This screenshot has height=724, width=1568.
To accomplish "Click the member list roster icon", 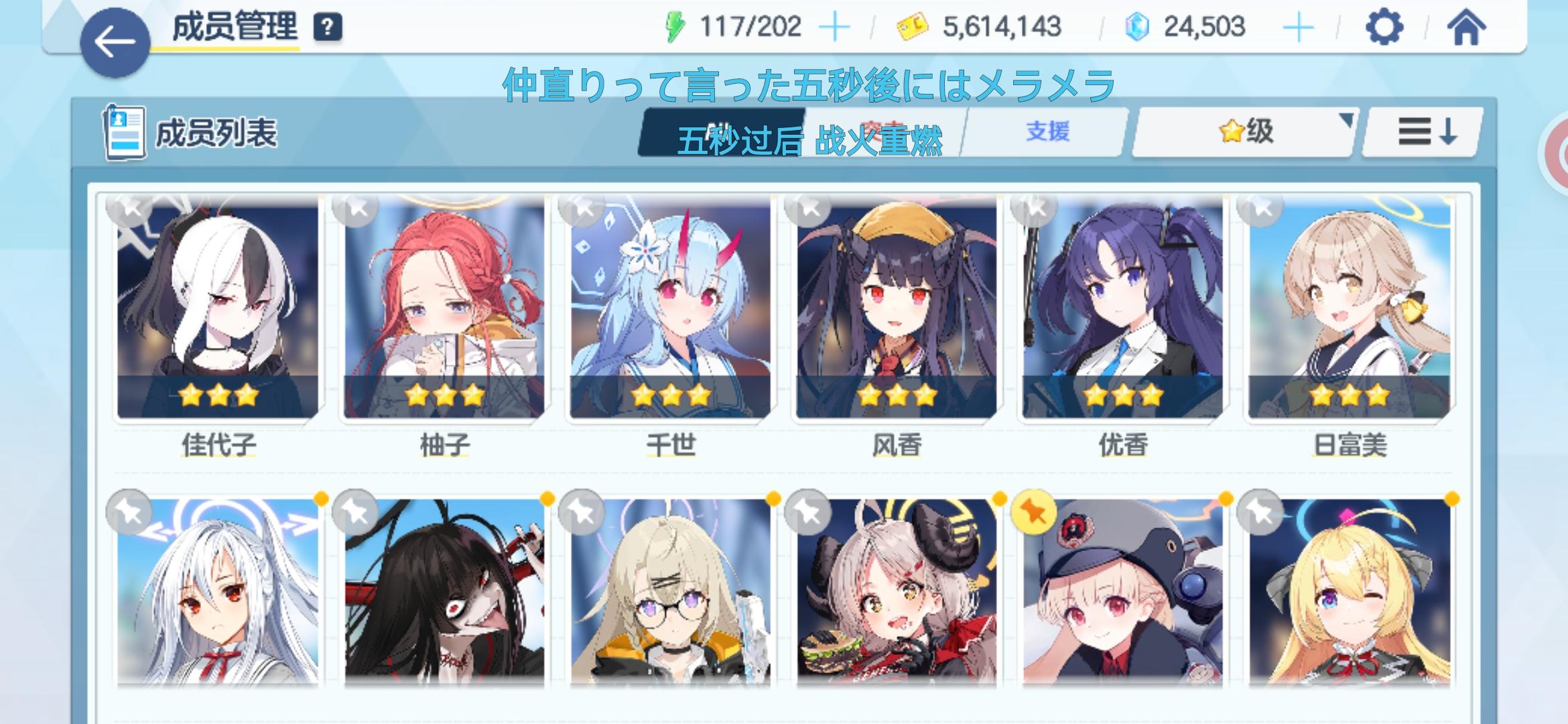I will point(123,132).
